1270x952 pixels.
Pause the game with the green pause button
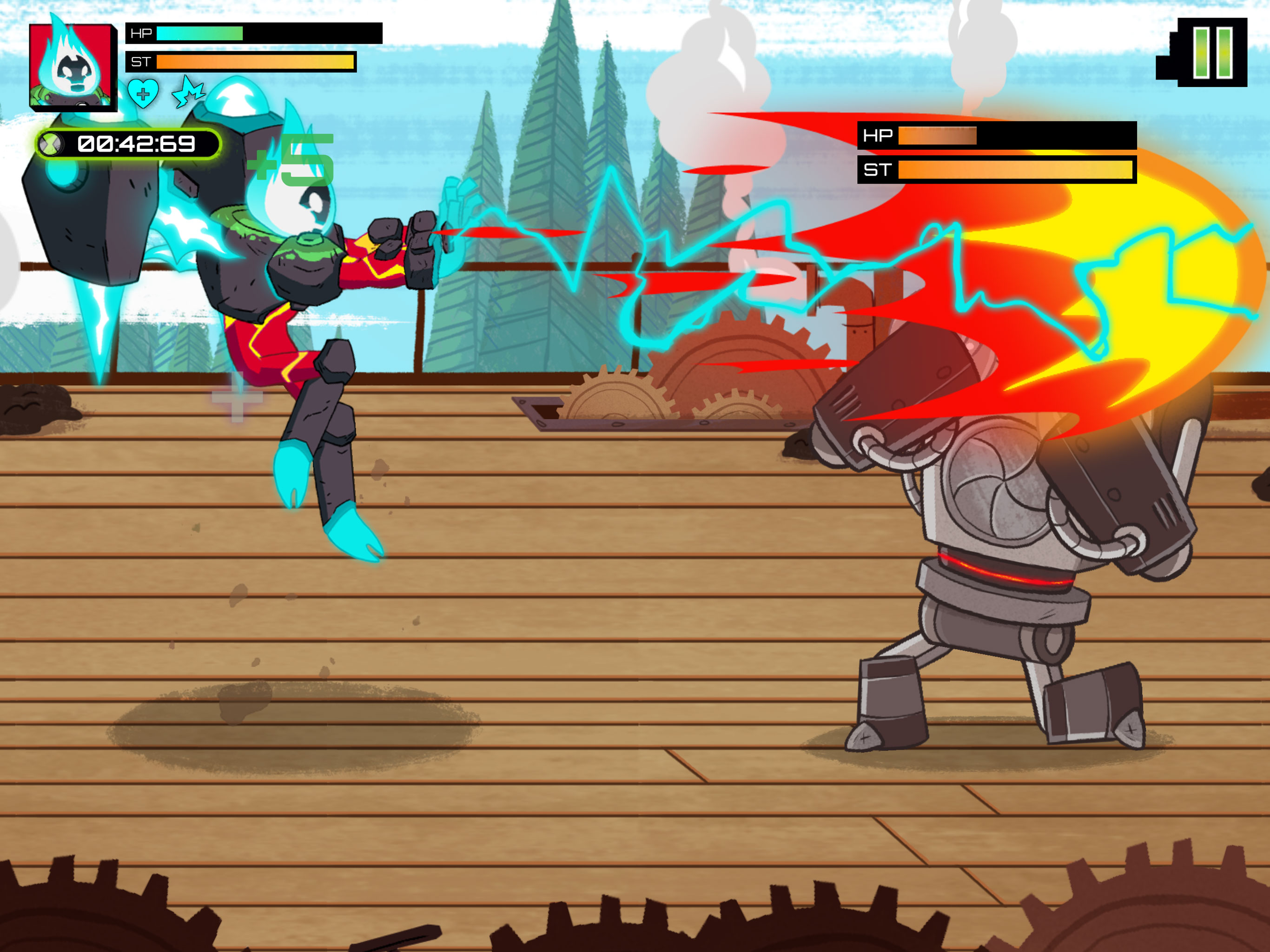pos(1212,52)
